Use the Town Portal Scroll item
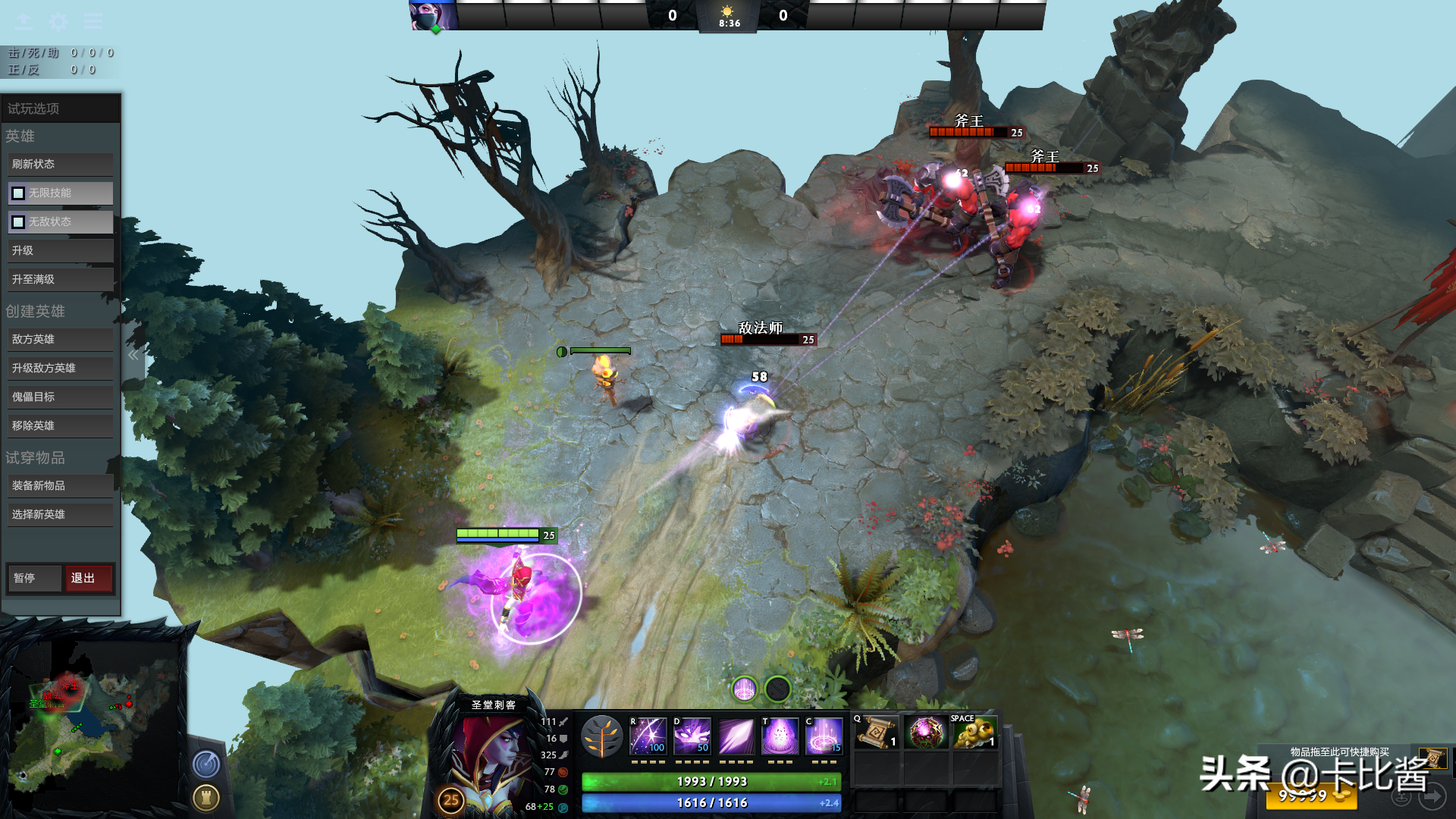Image resolution: width=1456 pixels, height=819 pixels. [x=876, y=733]
